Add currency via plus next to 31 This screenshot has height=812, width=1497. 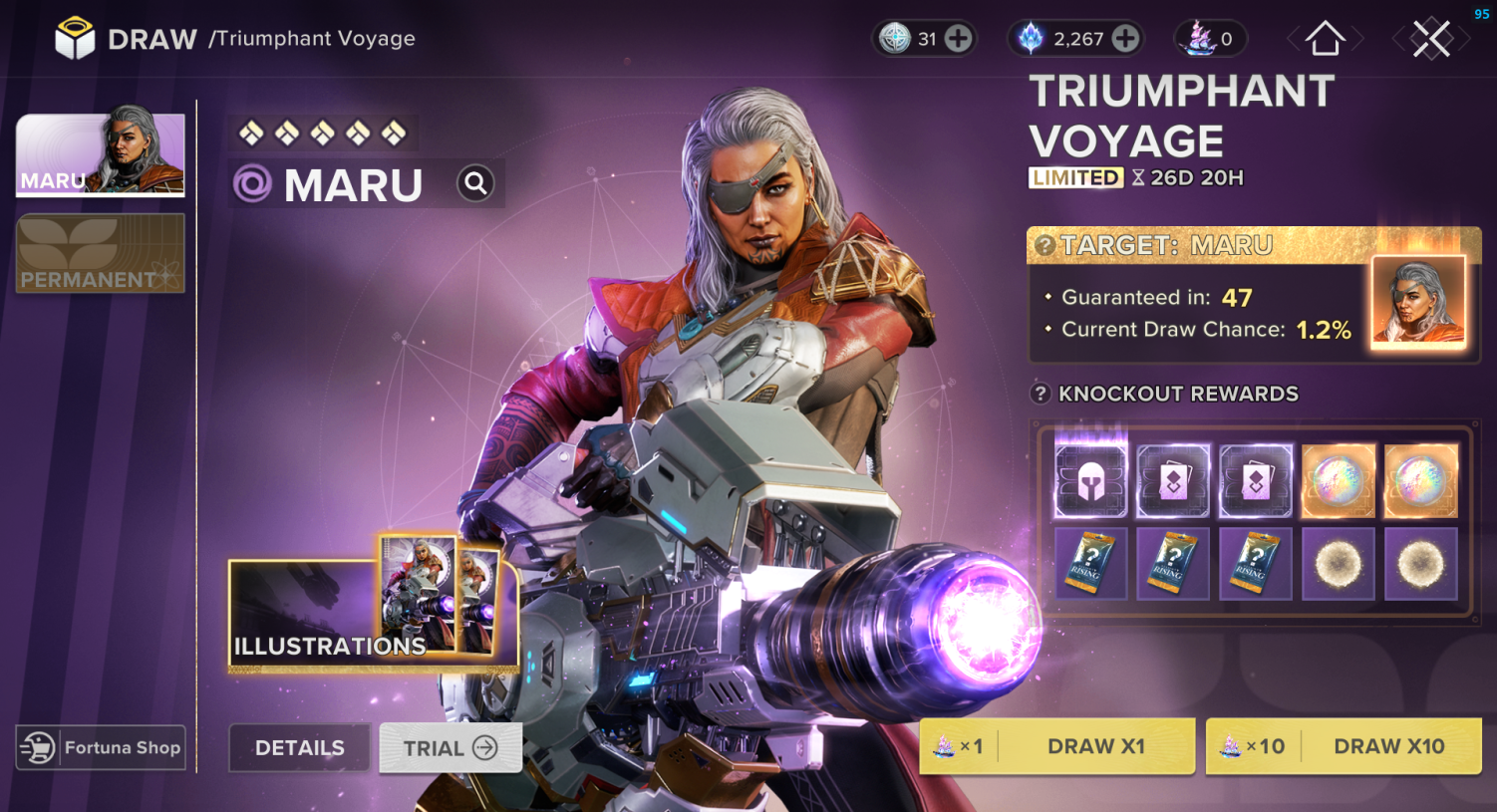[x=958, y=38]
